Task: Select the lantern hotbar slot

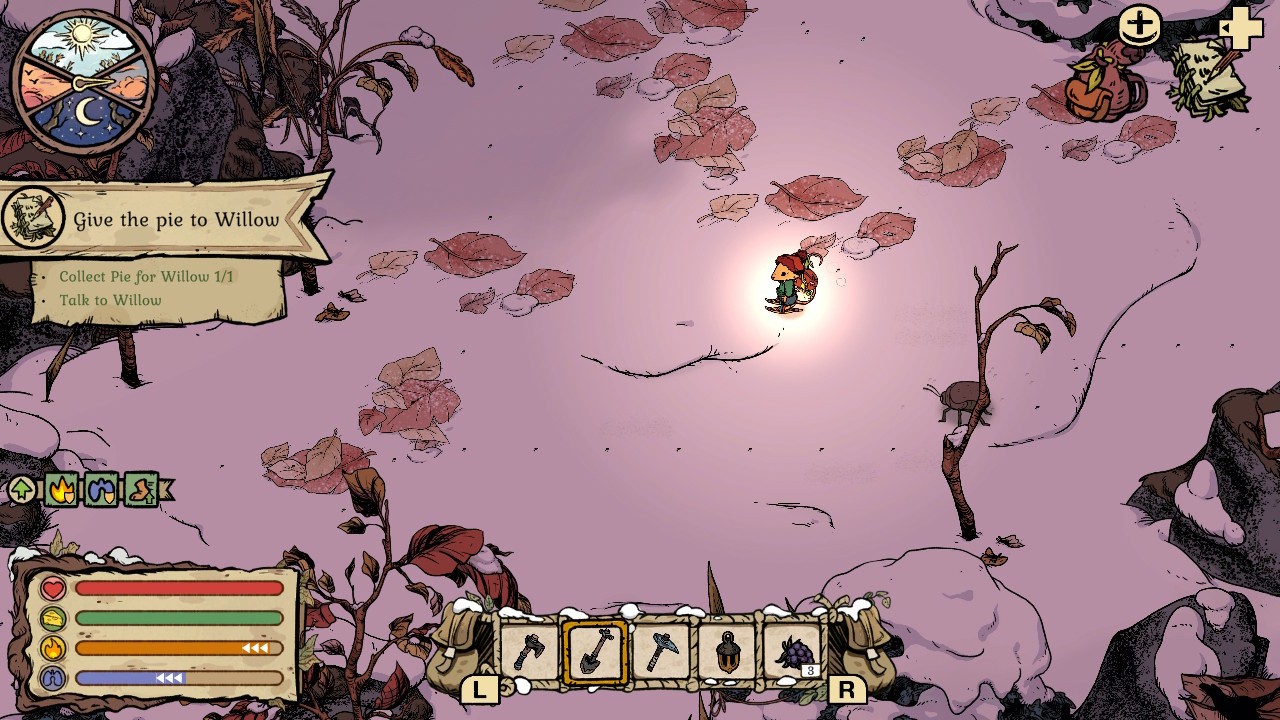Action: pyautogui.click(x=728, y=653)
